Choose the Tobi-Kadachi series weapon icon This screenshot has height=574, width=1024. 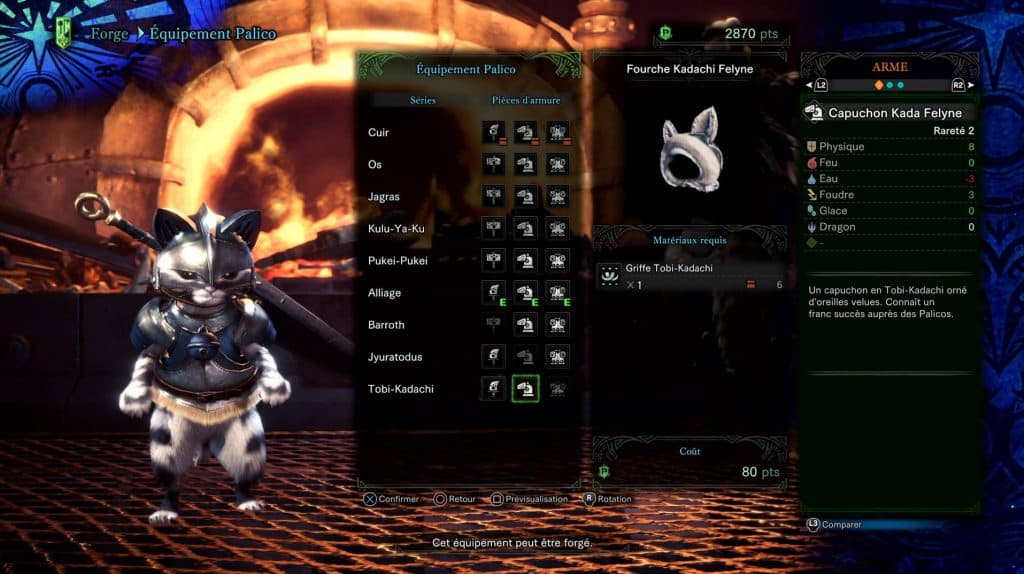[493, 389]
